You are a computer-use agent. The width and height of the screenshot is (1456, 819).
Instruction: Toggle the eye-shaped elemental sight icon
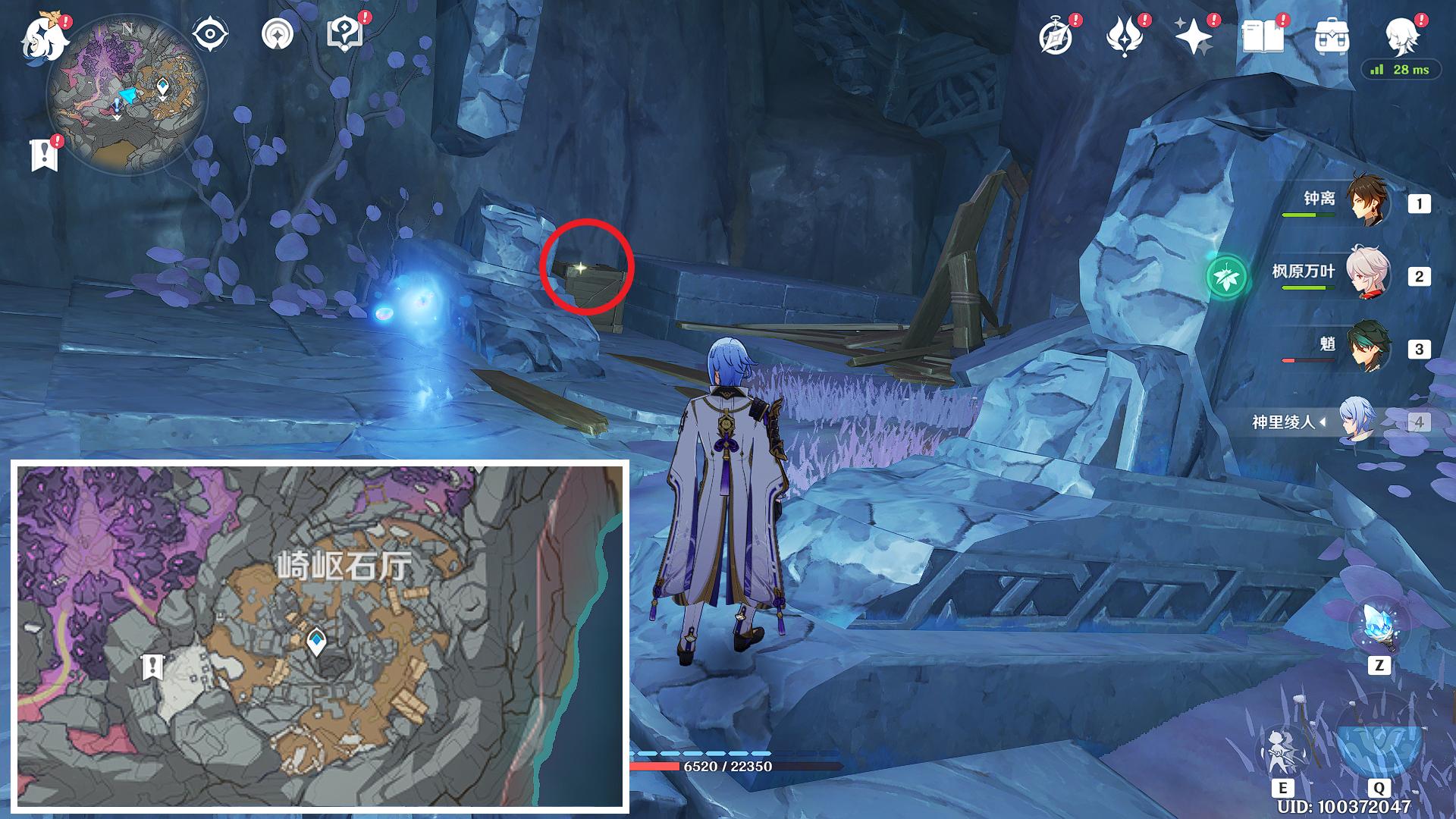pyautogui.click(x=209, y=35)
